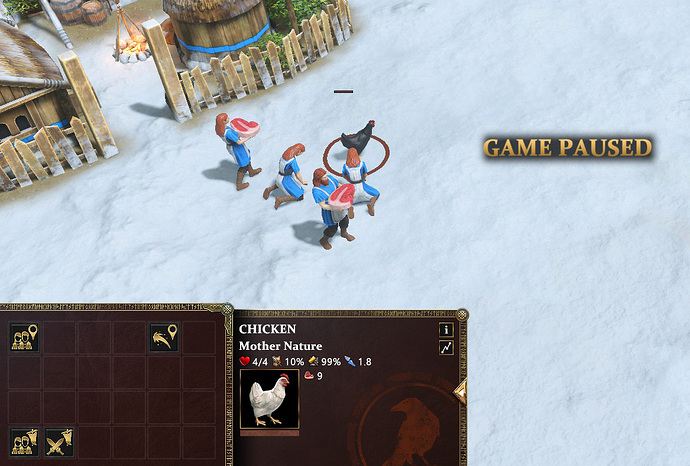
Task: Select the villagers with banner command
Action: point(24,441)
